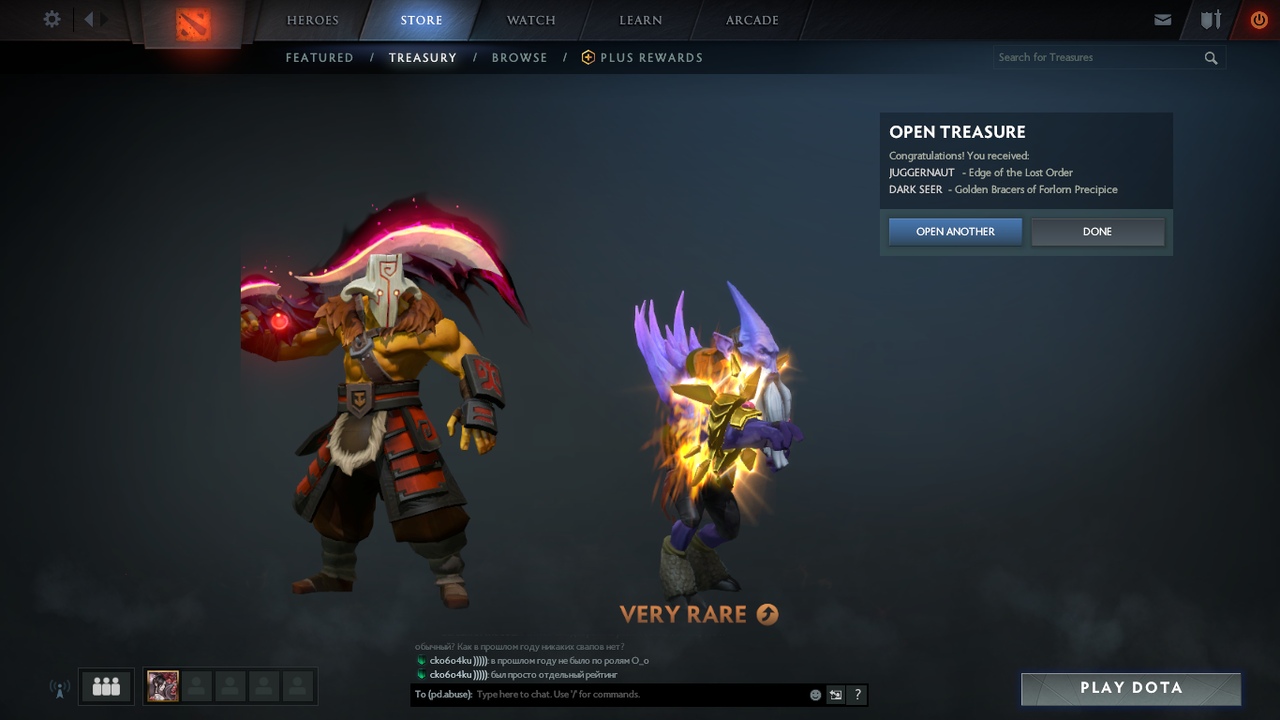Open the Watch tab
Viewport: 1280px width, 720px height.
tap(531, 20)
